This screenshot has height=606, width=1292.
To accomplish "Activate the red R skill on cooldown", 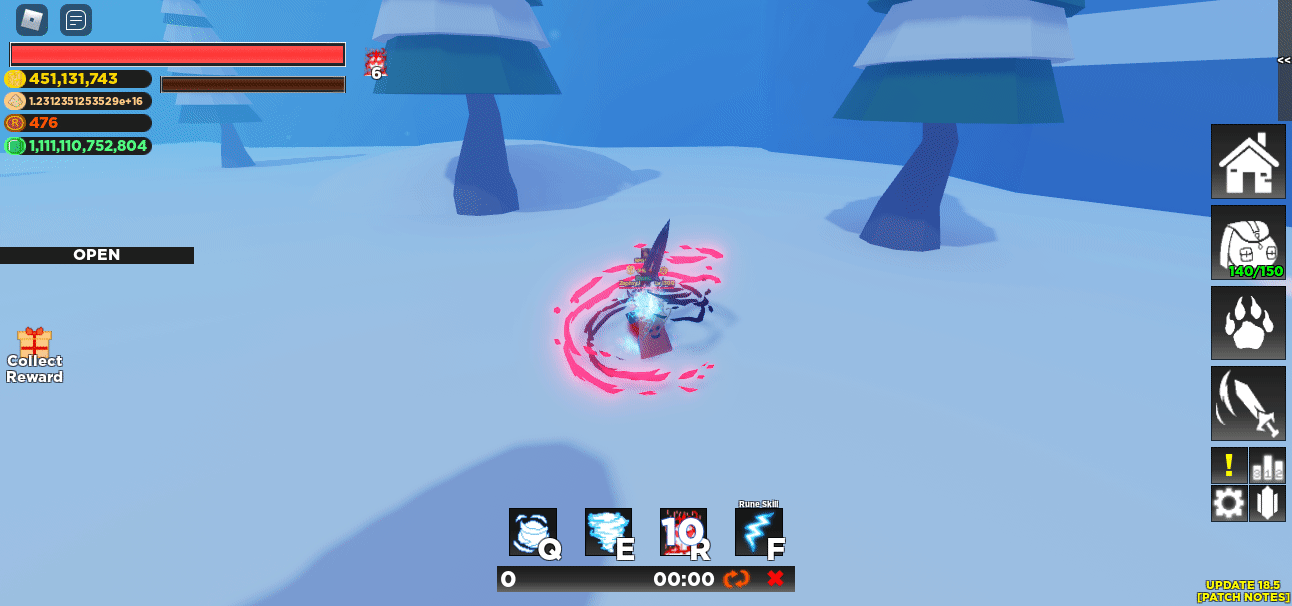I will tap(684, 532).
